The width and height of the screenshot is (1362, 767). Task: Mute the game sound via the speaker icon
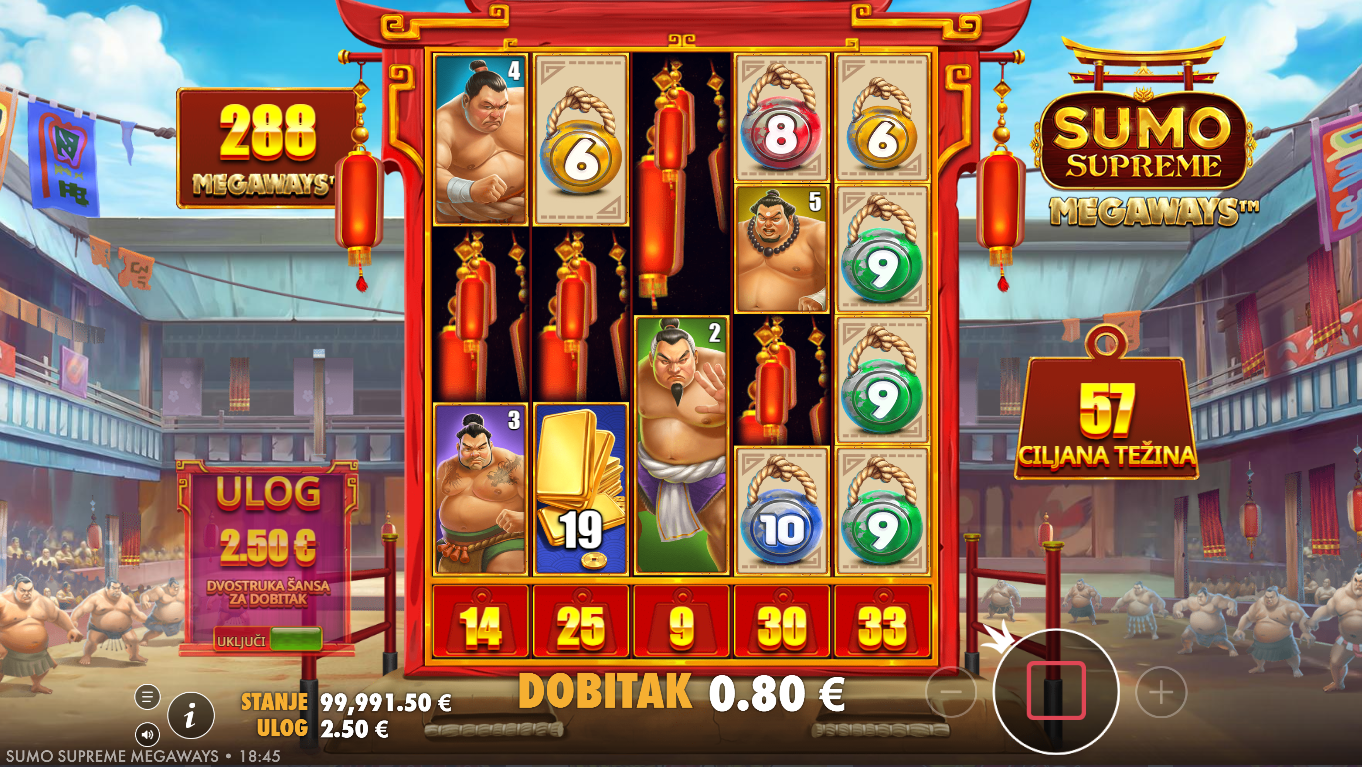tap(147, 735)
